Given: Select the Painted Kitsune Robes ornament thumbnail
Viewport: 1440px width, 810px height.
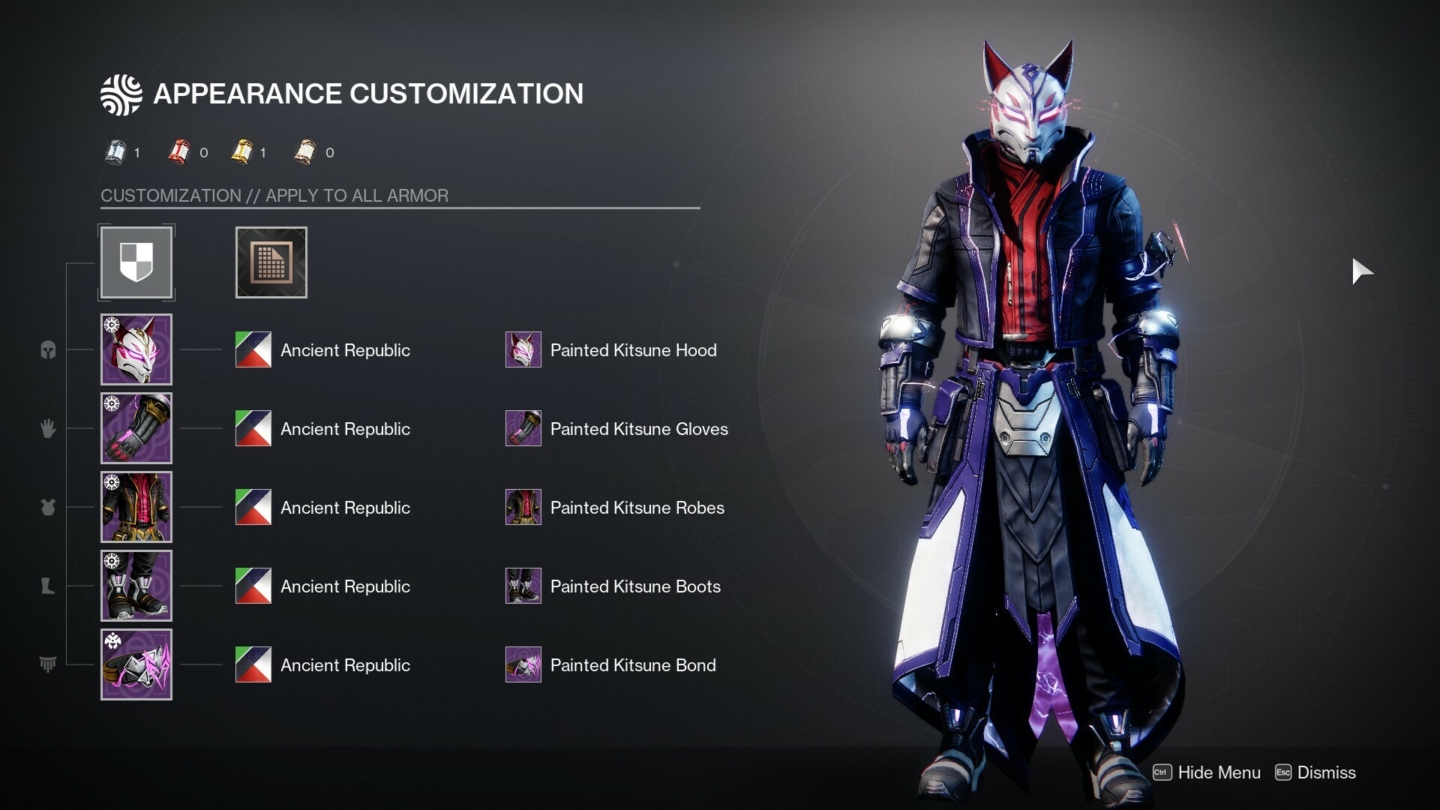Looking at the screenshot, I should (x=522, y=507).
